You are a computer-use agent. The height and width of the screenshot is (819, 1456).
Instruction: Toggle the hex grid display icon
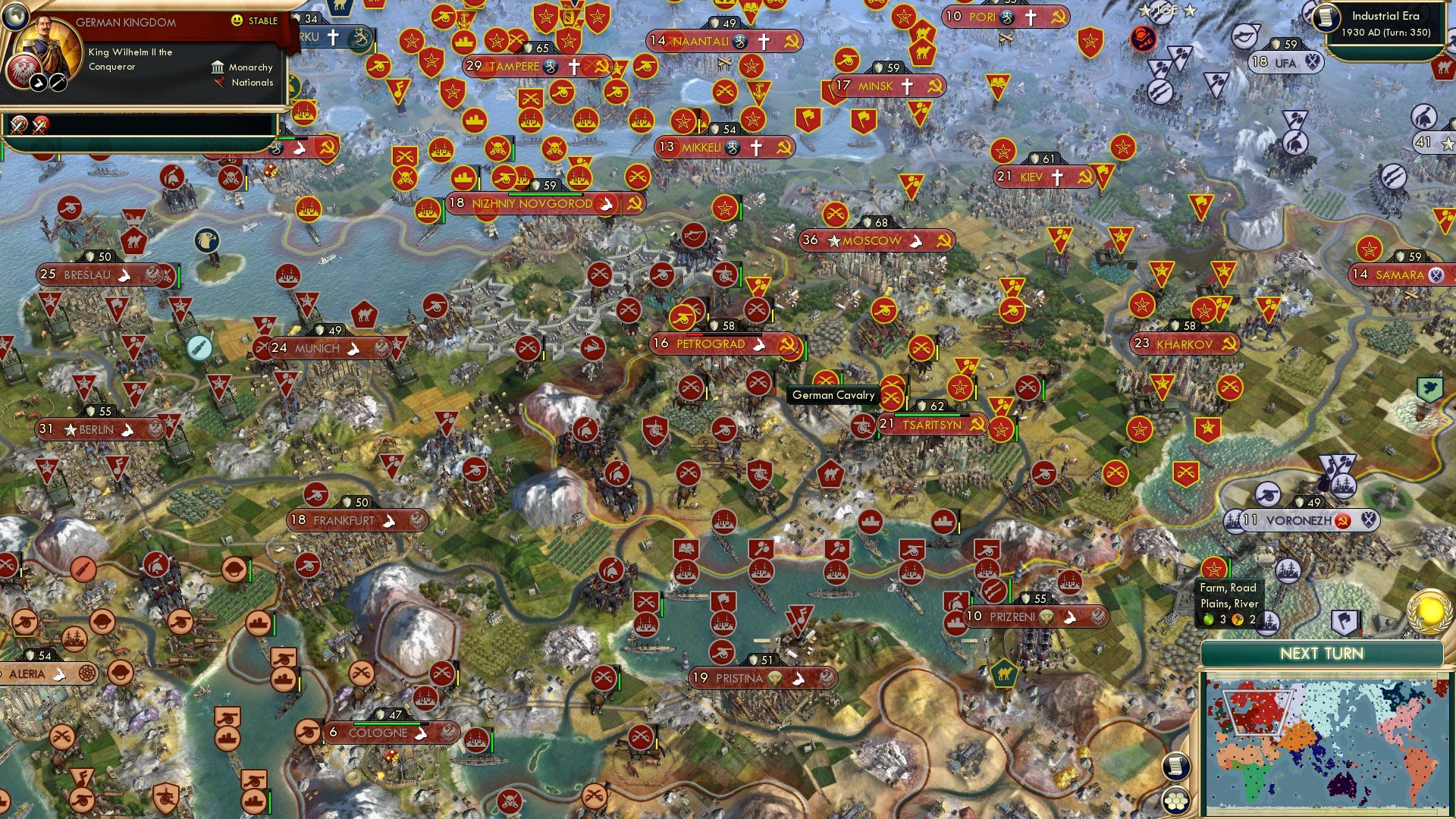pos(1177,801)
